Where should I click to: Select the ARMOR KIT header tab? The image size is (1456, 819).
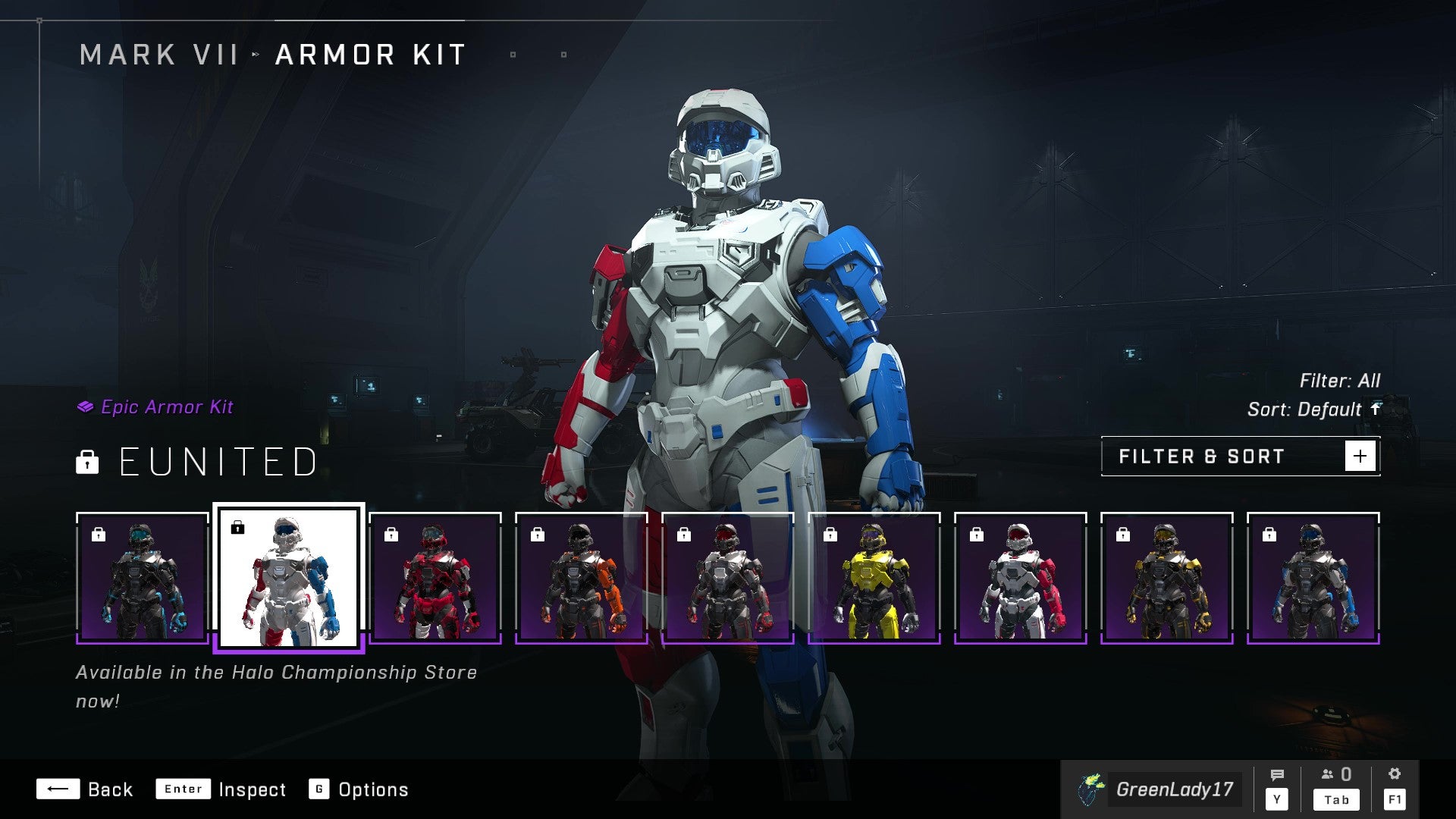[369, 53]
